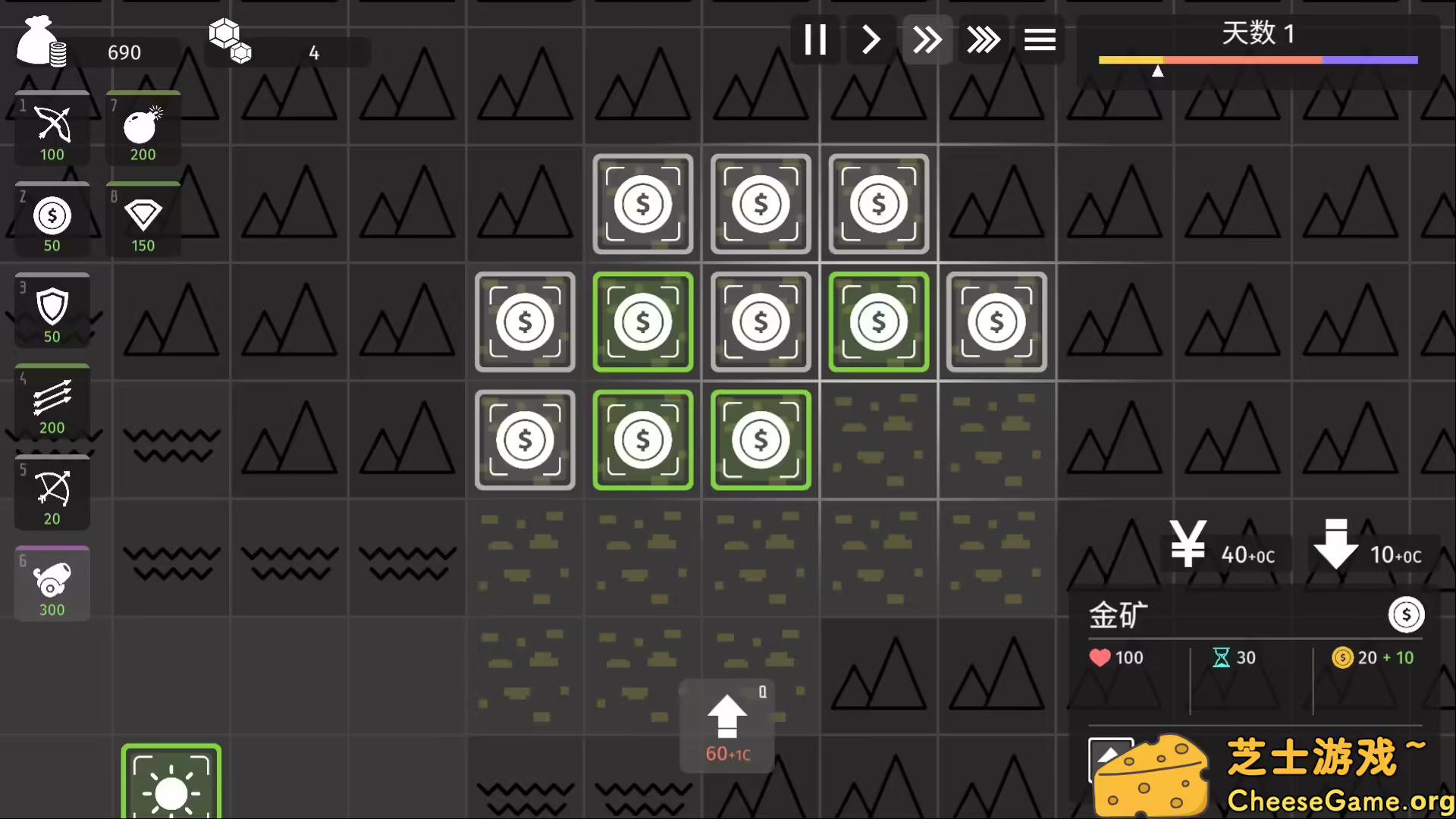Image resolution: width=1456 pixels, height=819 pixels.
Task: Enable normal game speed
Action: [x=871, y=39]
